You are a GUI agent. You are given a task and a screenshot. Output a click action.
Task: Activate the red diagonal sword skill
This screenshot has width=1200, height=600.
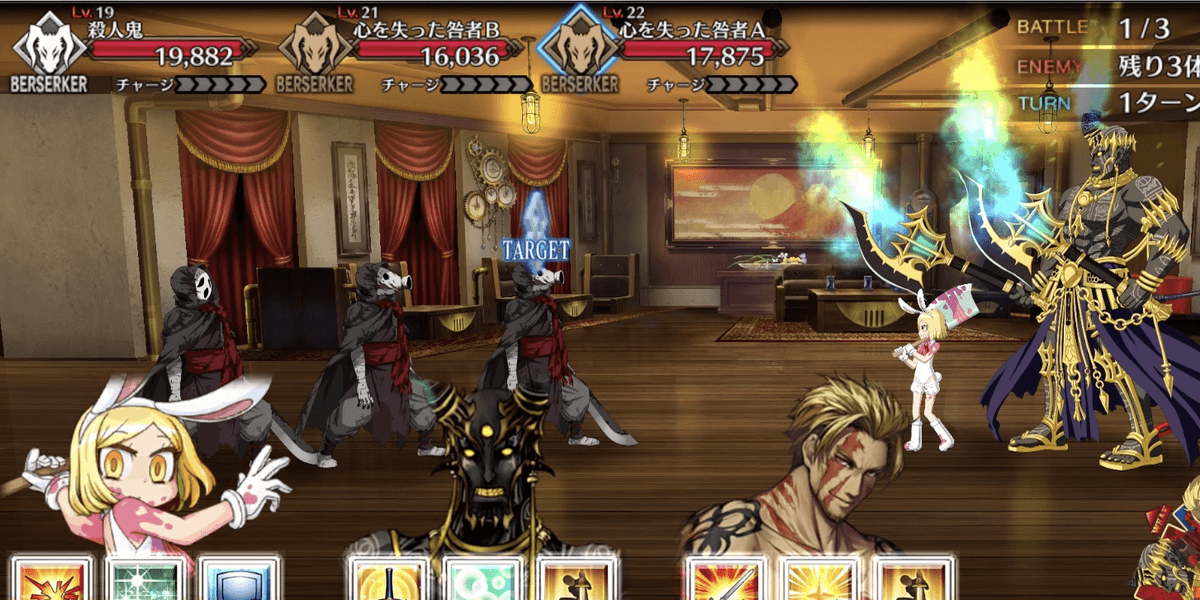click(x=726, y=580)
